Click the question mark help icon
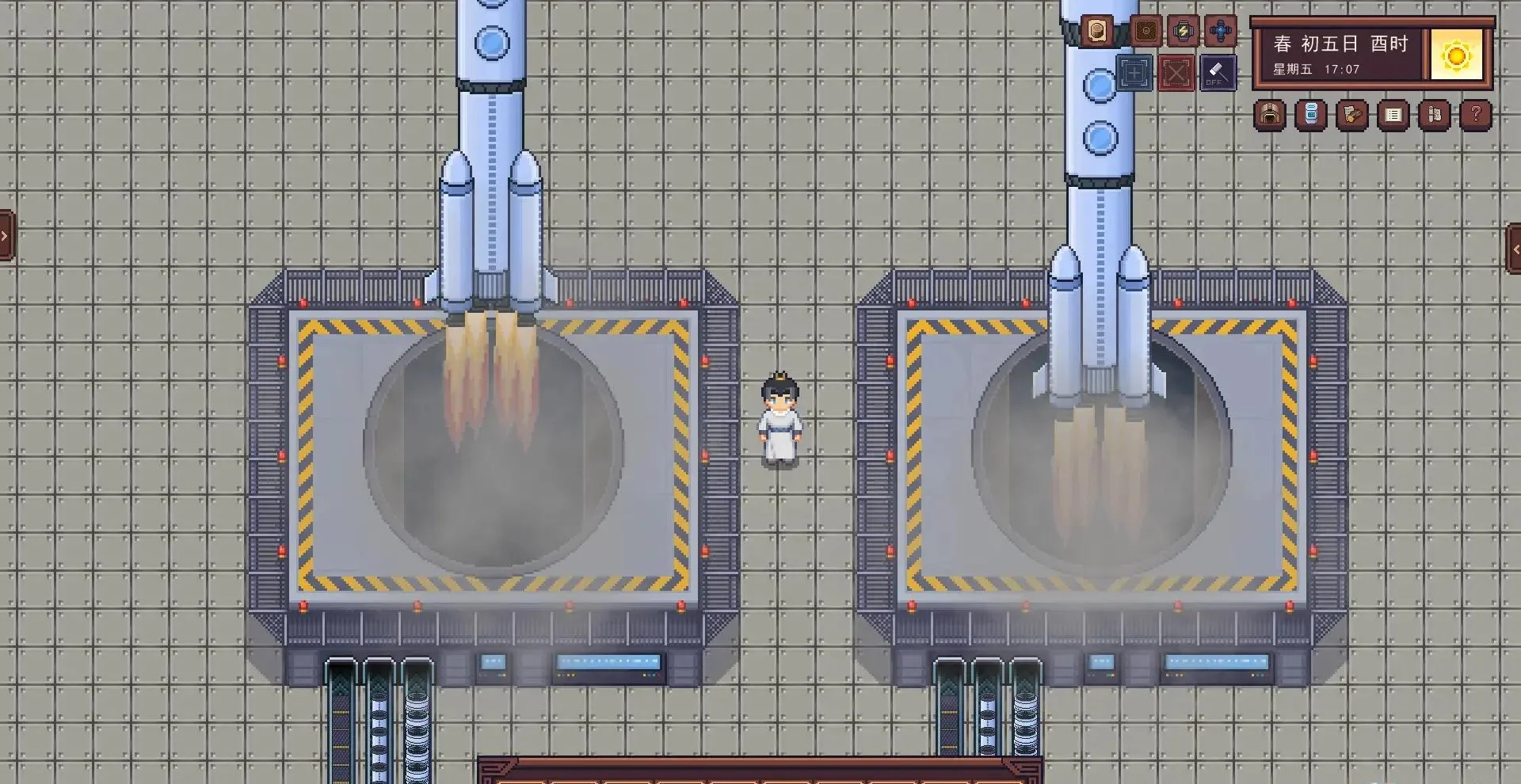 1475,116
